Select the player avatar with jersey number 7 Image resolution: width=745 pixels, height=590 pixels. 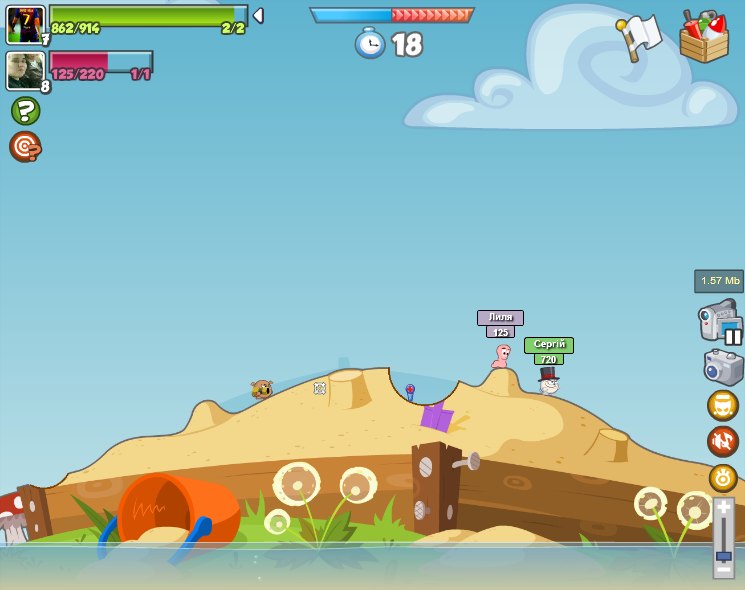tap(25, 24)
